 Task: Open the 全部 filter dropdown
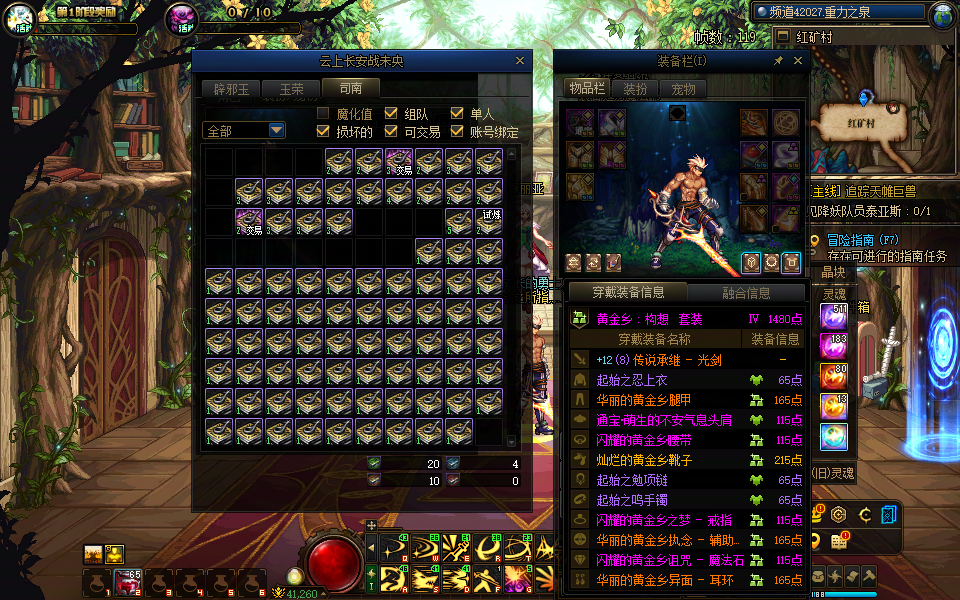[244, 131]
